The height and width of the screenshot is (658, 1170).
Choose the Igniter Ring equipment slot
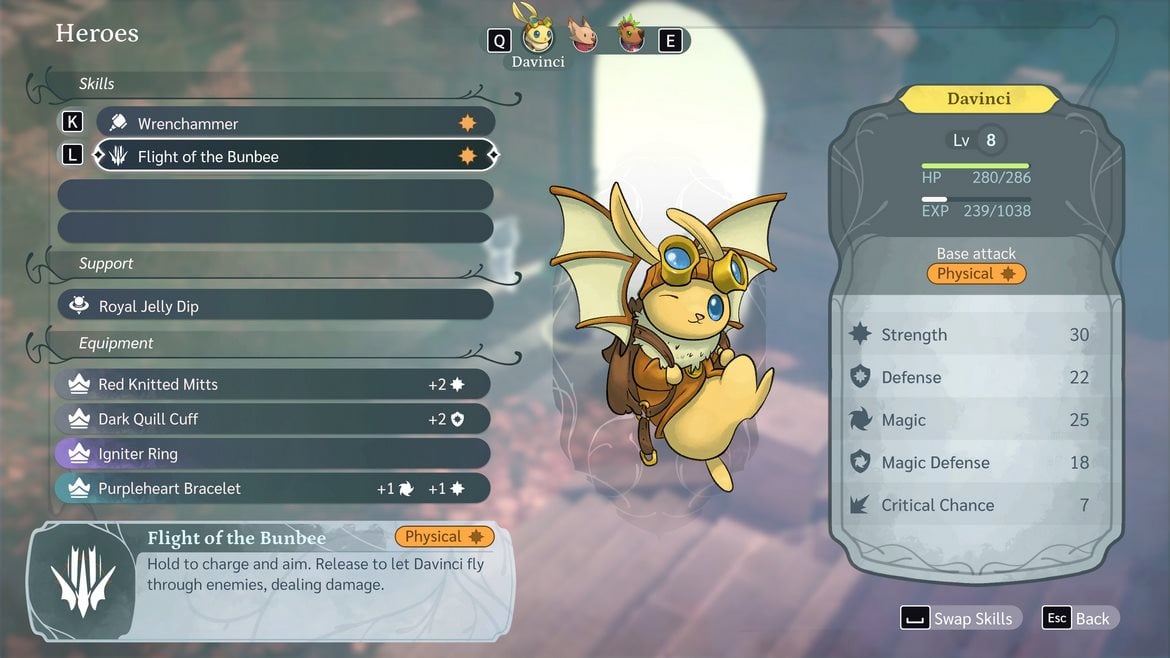pos(273,454)
